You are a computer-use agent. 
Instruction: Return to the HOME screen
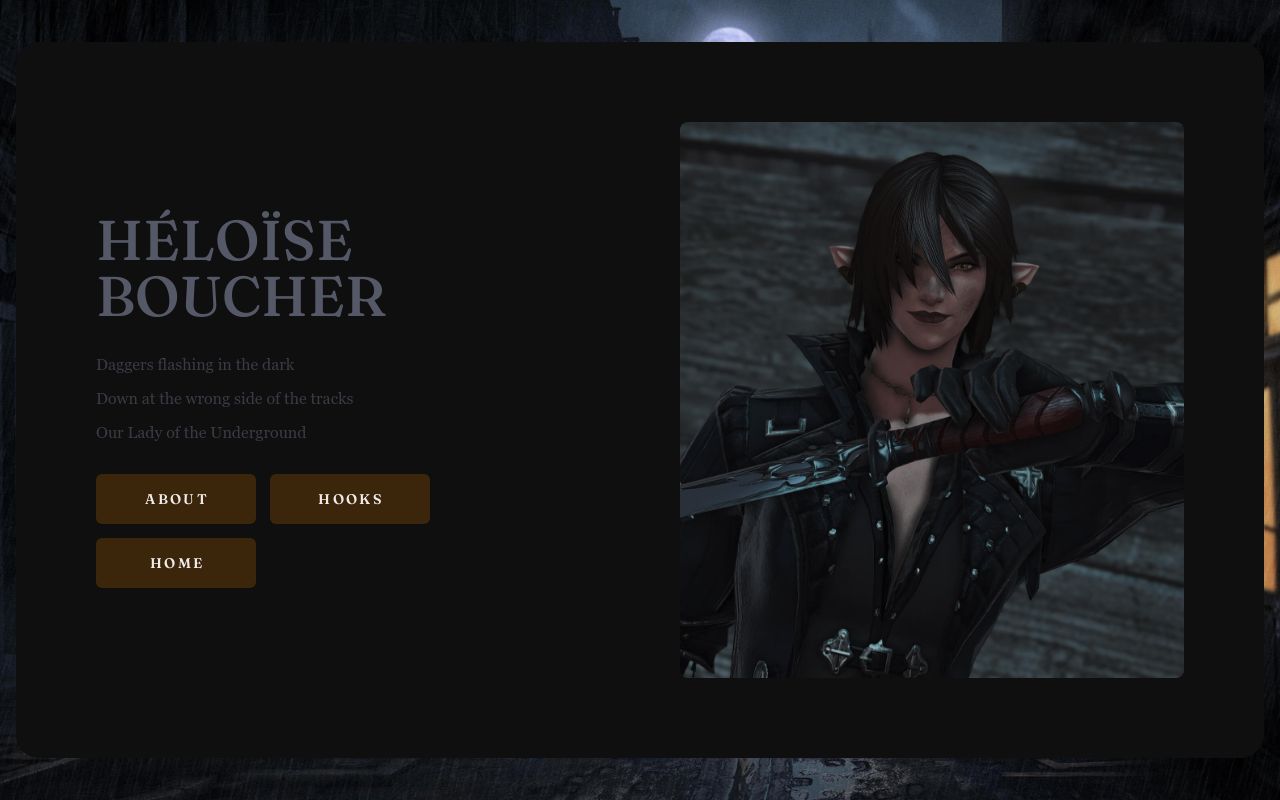tap(176, 563)
